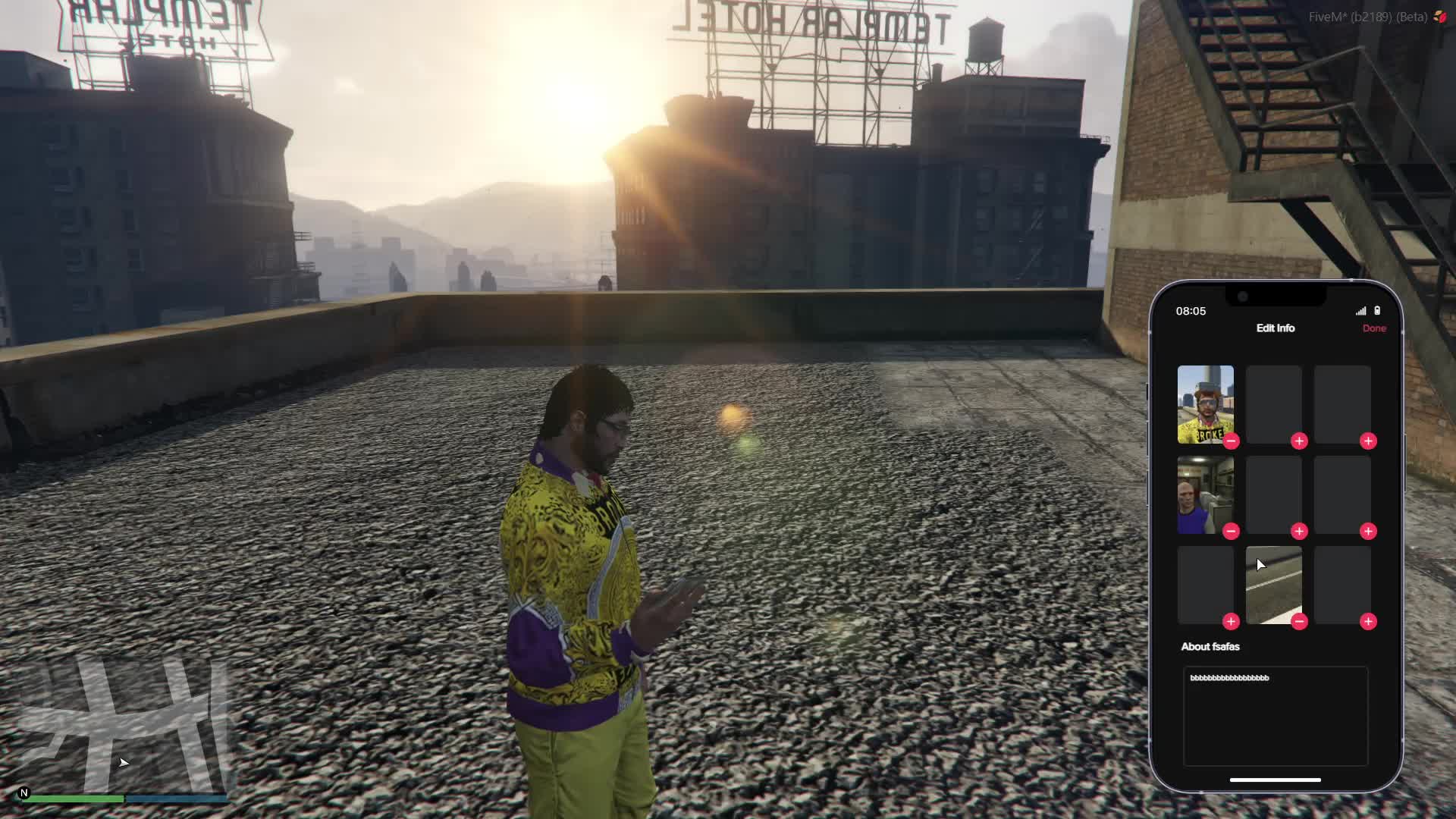Screen dimensions: 1456x819
Task: Remove the bald man photo
Action: coord(1231,532)
